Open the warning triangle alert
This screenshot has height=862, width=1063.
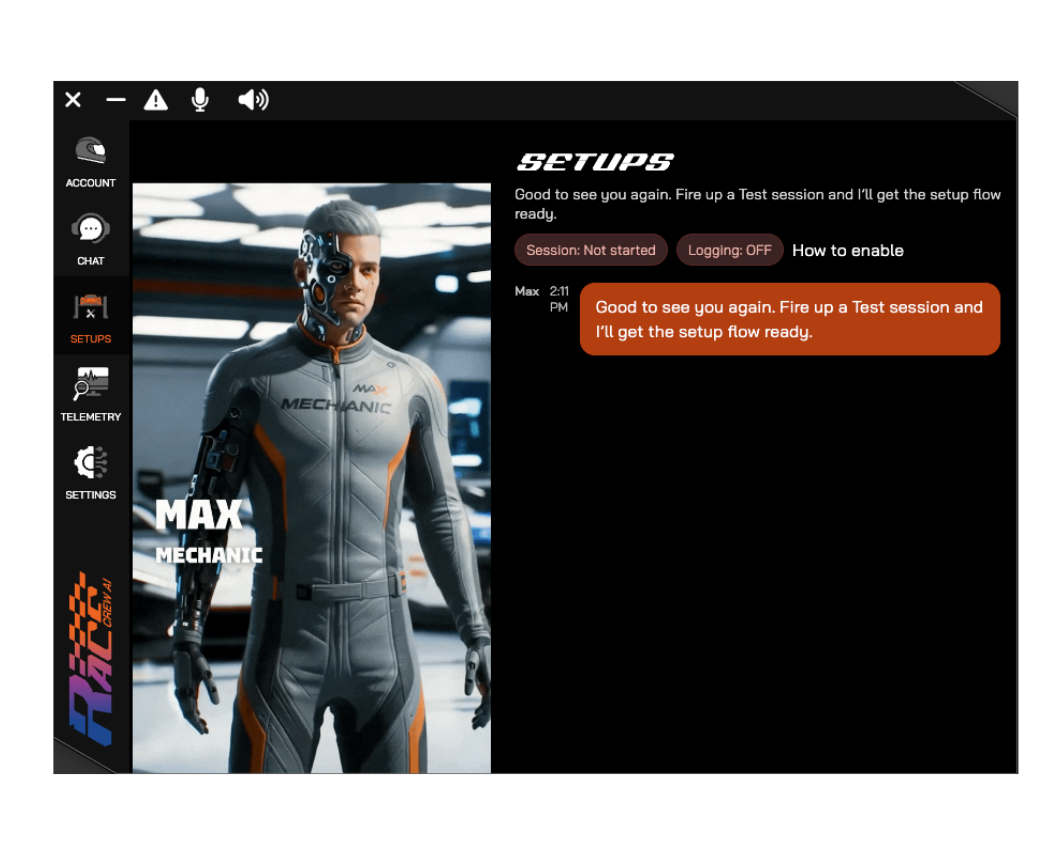click(x=156, y=99)
